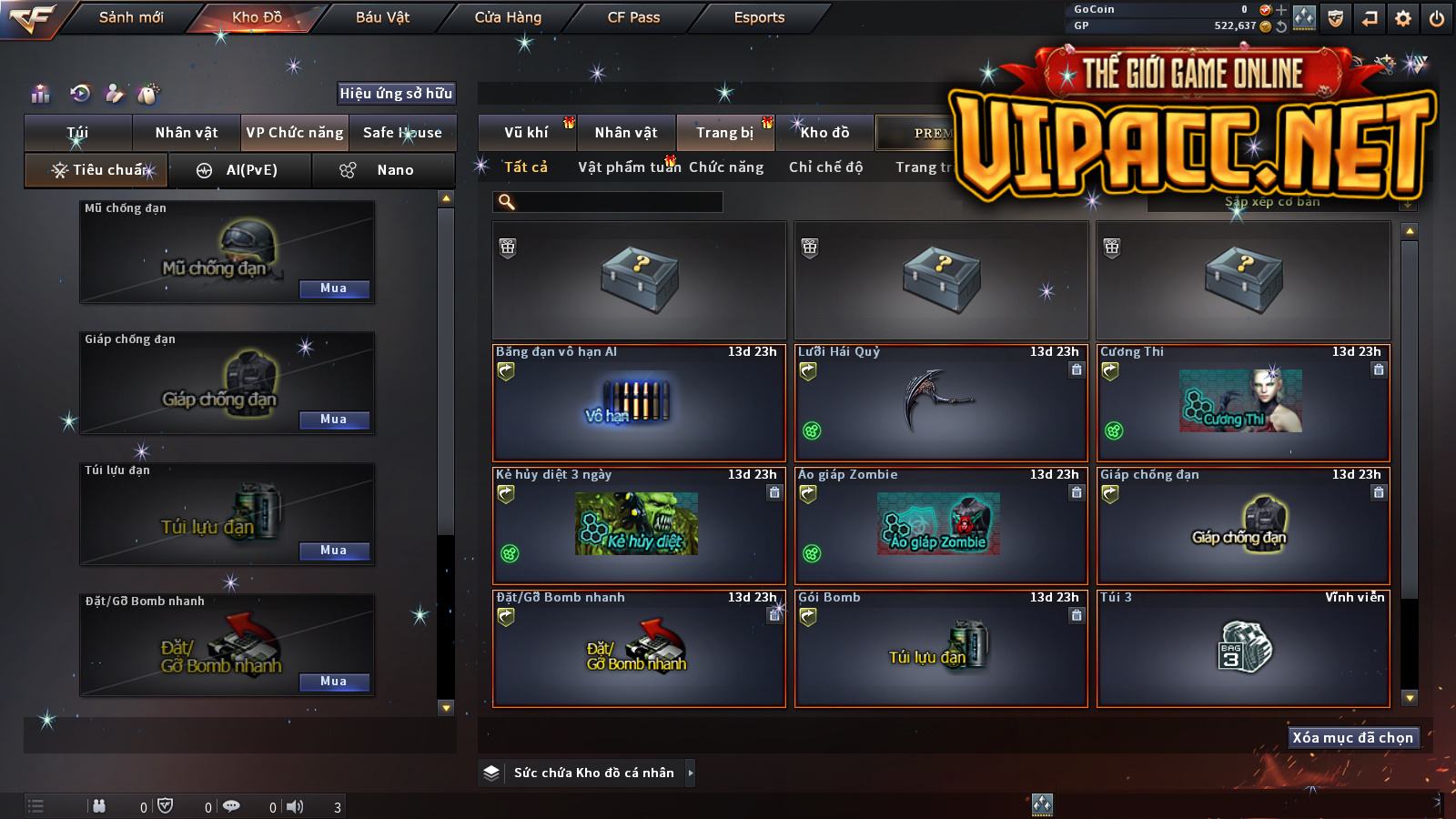
Task: Choose the AI(PvE) mode tab
Action: [x=240, y=170]
